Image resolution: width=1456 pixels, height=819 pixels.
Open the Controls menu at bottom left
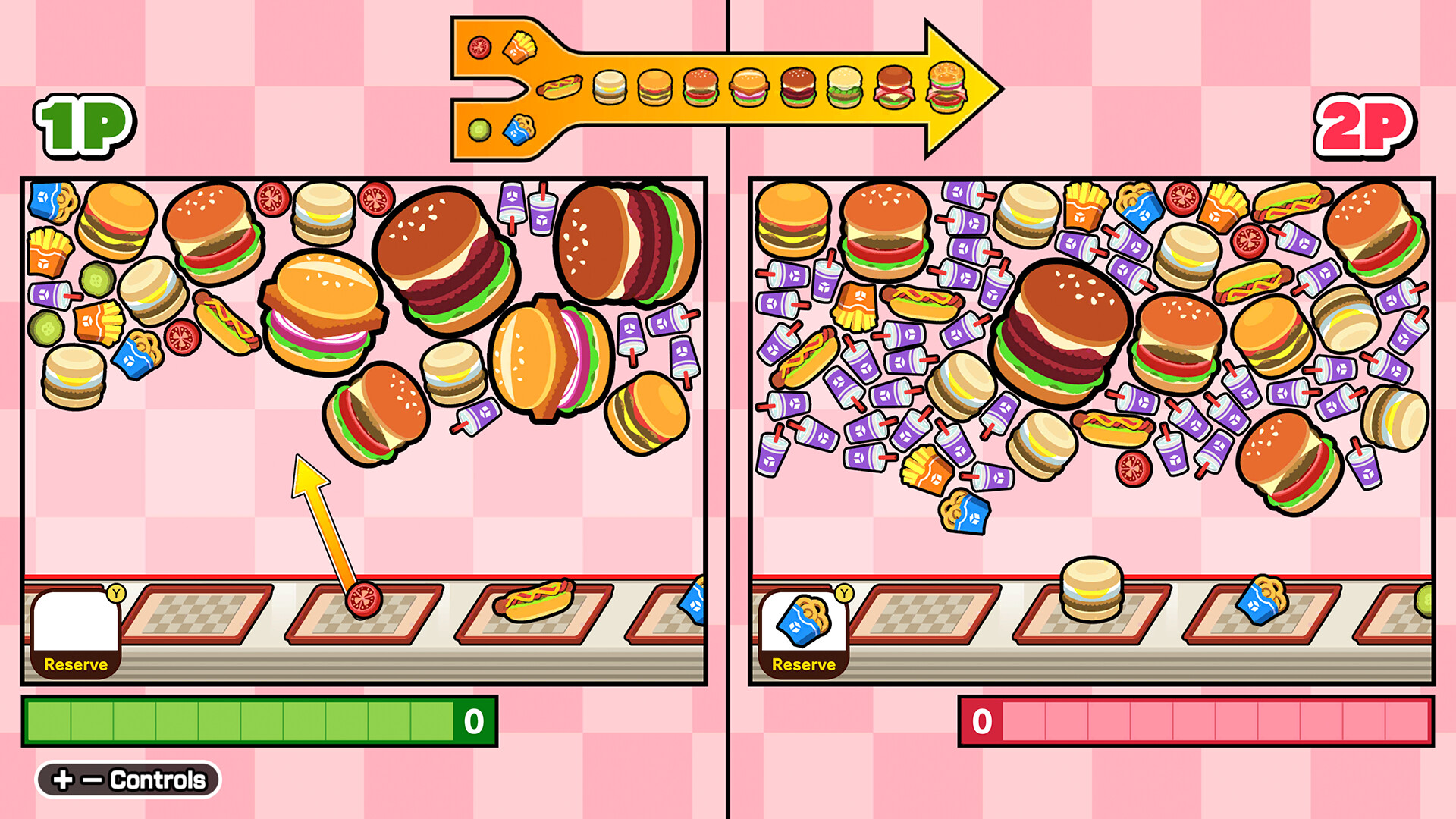[x=129, y=778]
